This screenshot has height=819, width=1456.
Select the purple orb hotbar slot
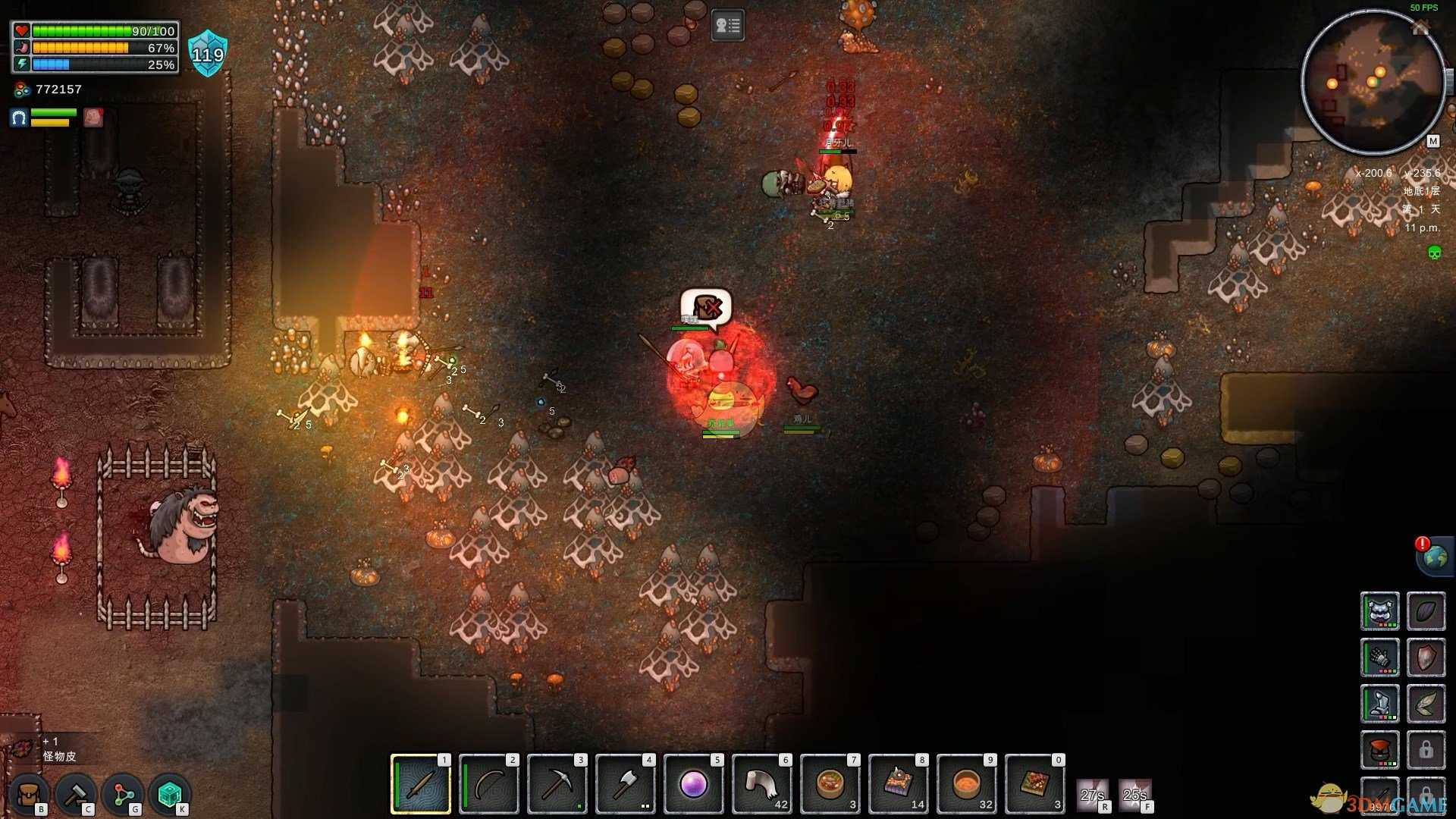pos(694,784)
